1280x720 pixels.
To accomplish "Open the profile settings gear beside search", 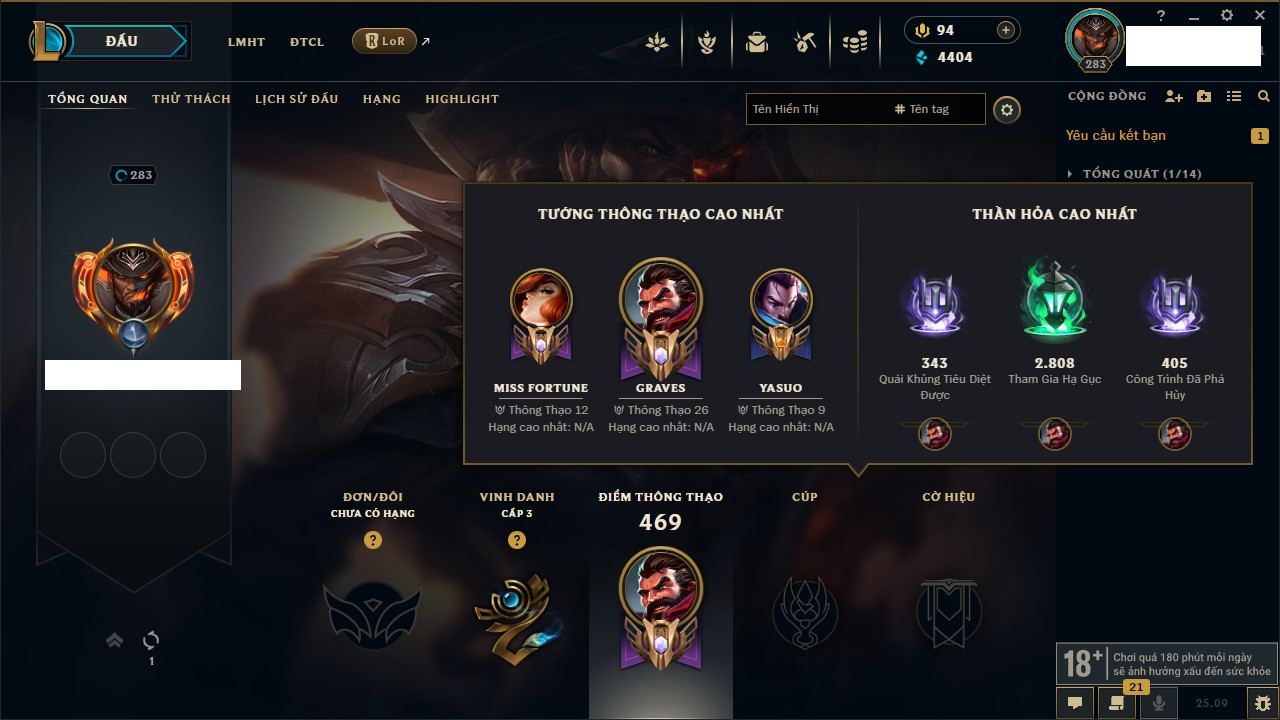I will (x=1007, y=109).
